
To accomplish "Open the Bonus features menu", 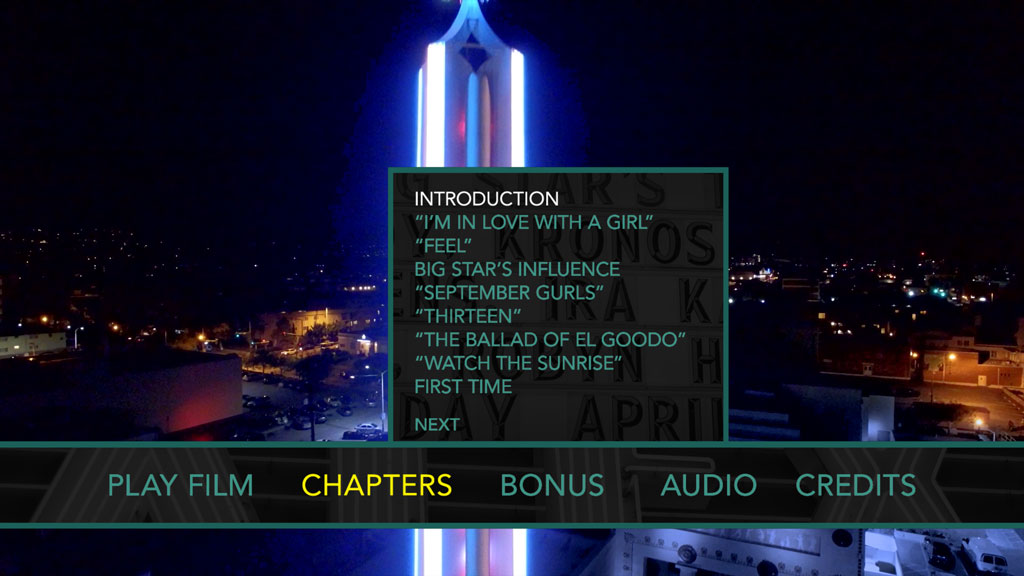I will [552, 486].
